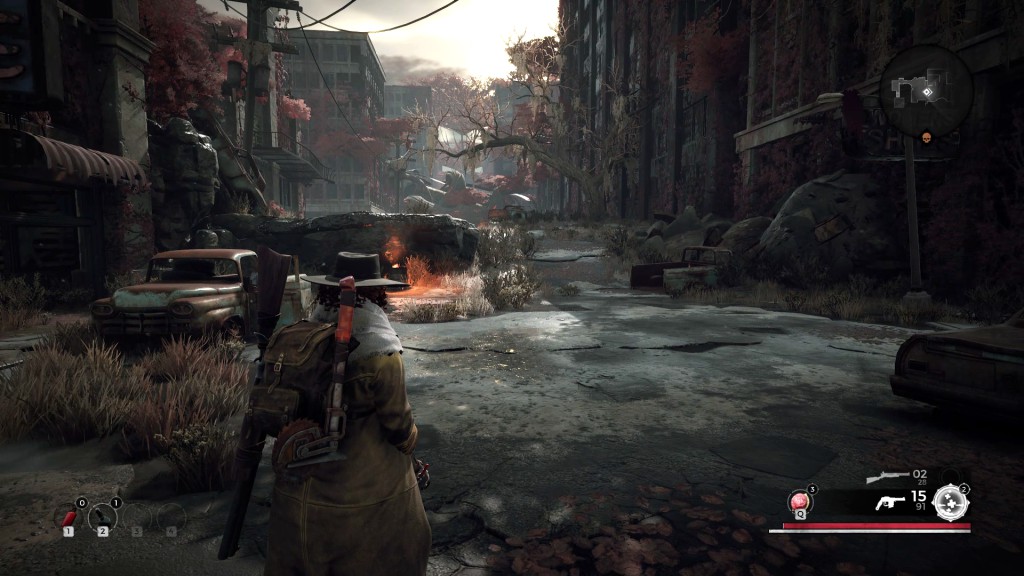Use the item in quick slot 2
The height and width of the screenshot is (576, 1024).
(102, 517)
